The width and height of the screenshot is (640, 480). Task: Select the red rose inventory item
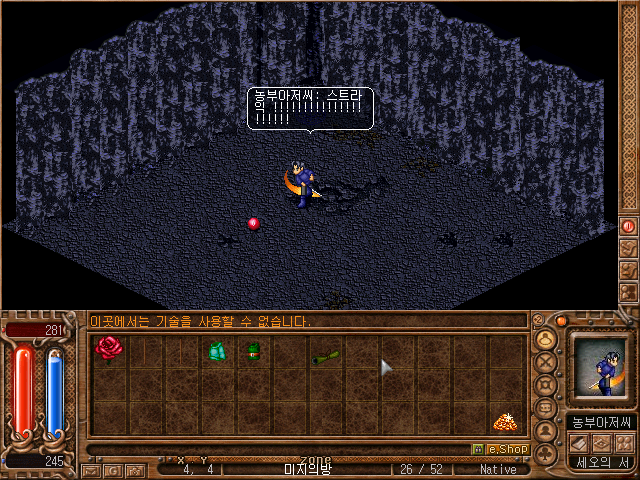pos(108,350)
